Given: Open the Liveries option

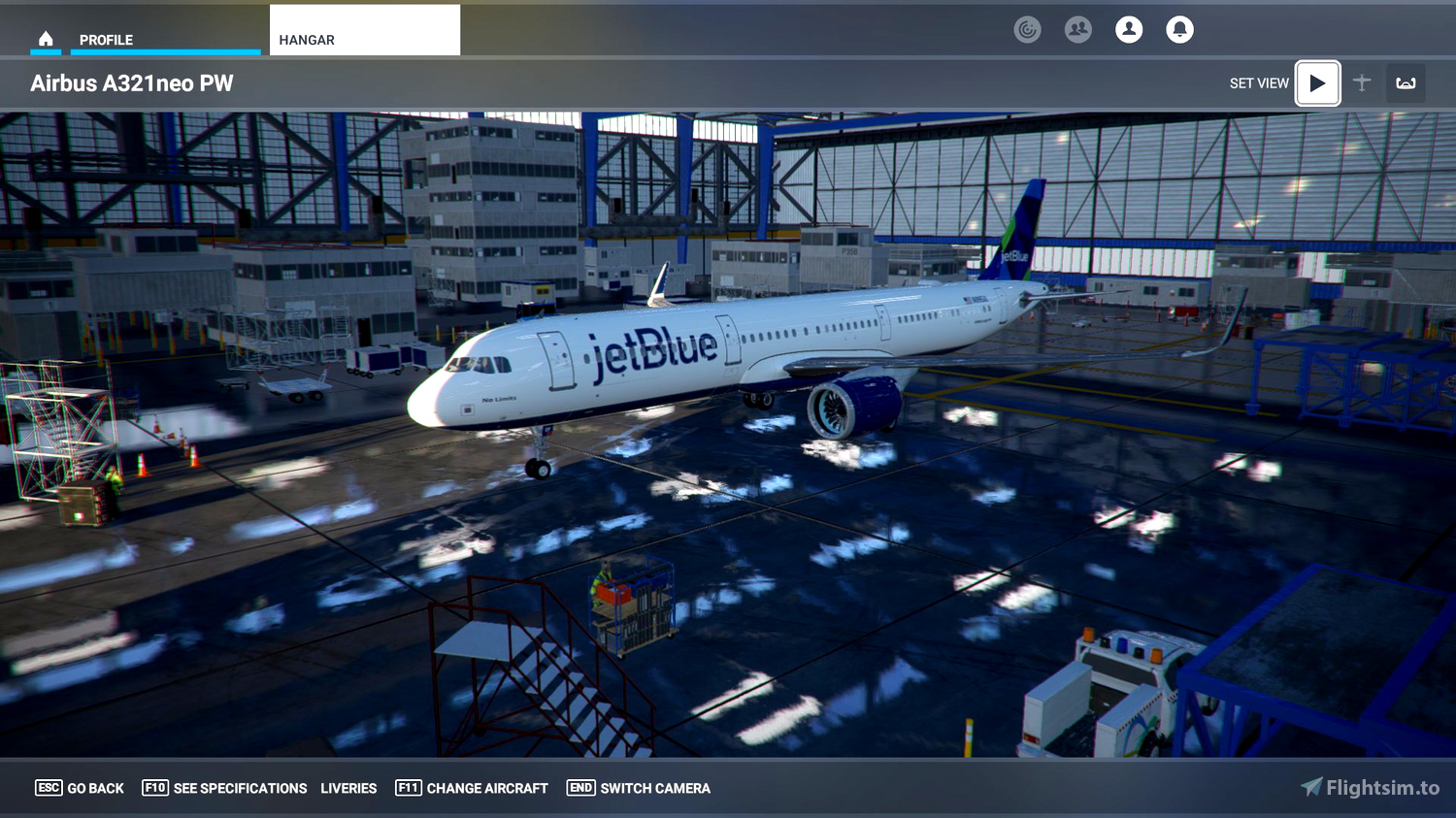Looking at the screenshot, I should 348,788.
